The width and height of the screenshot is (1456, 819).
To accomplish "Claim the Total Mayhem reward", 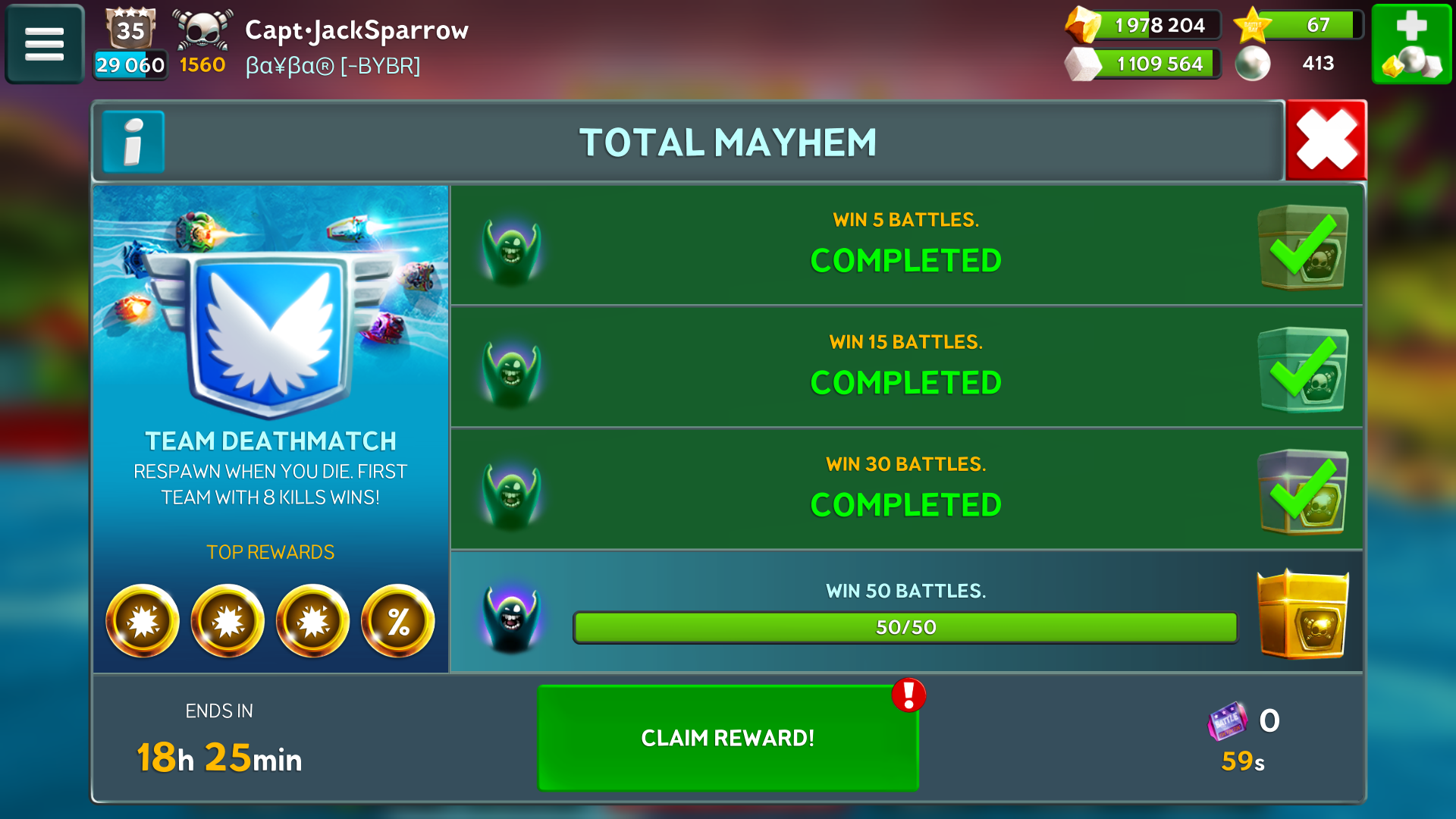I will 727,737.
